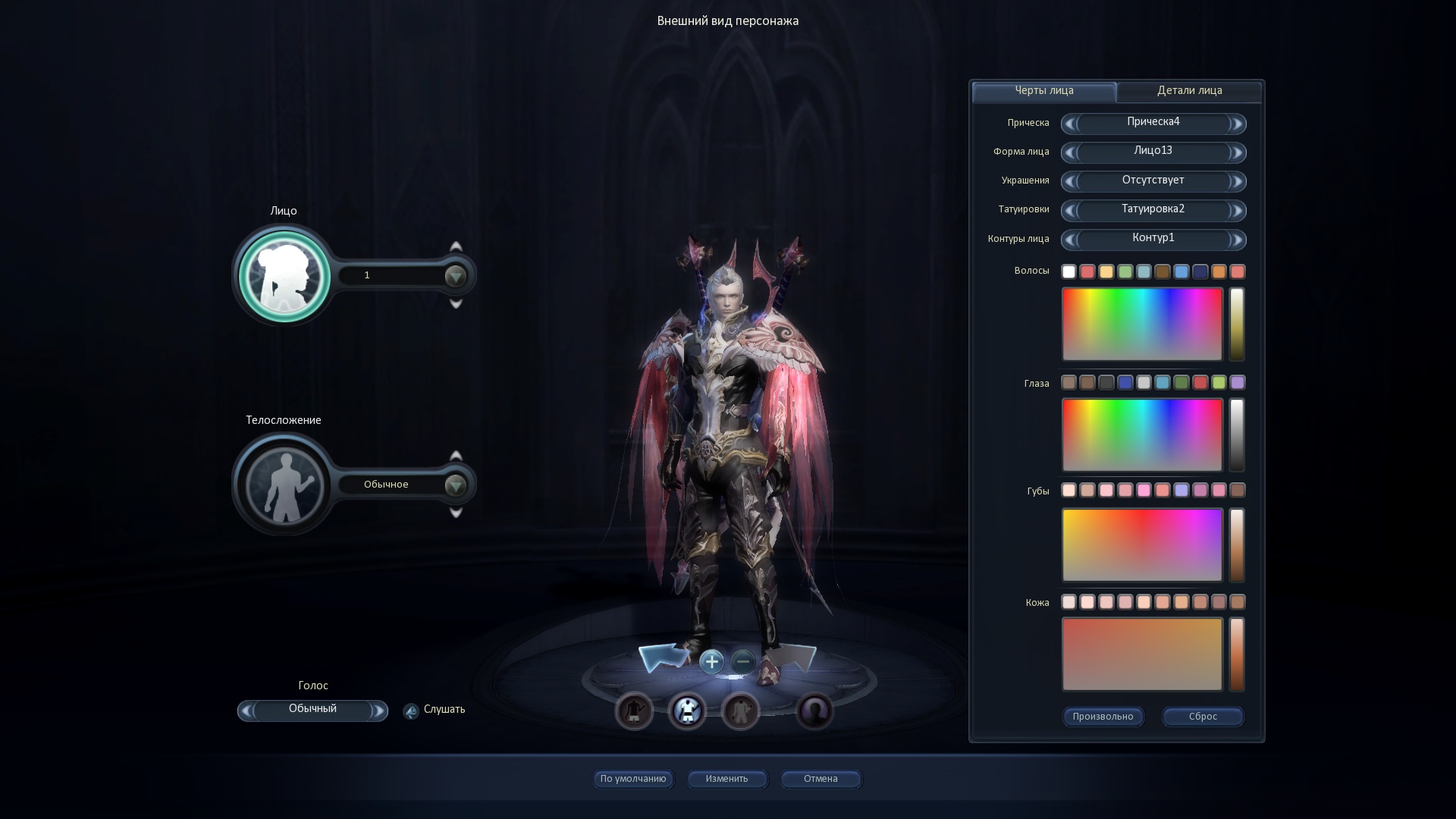The image size is (1456, 819).
Task: Go to previous face shape before Лицо13
Action: pyautogui.click(x=1070, y=153)
